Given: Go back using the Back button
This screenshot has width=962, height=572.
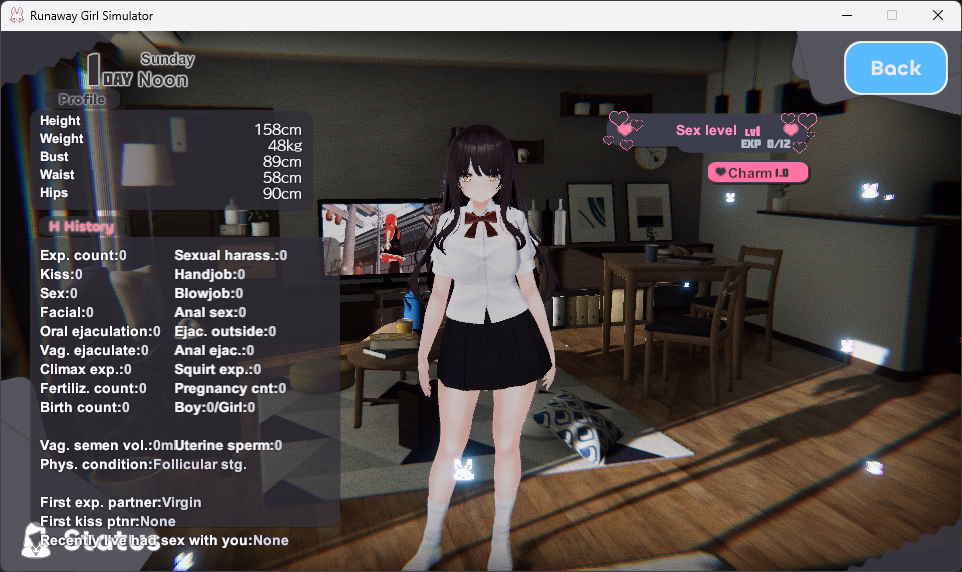Looking at the screenshot, I should (895, 68).
